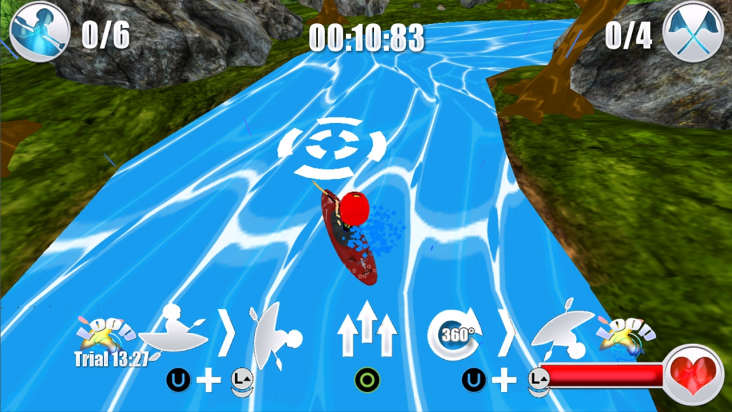The image size is (732, 412).
Task: Select the crossed paddles icon
Action: coord(693,33)
